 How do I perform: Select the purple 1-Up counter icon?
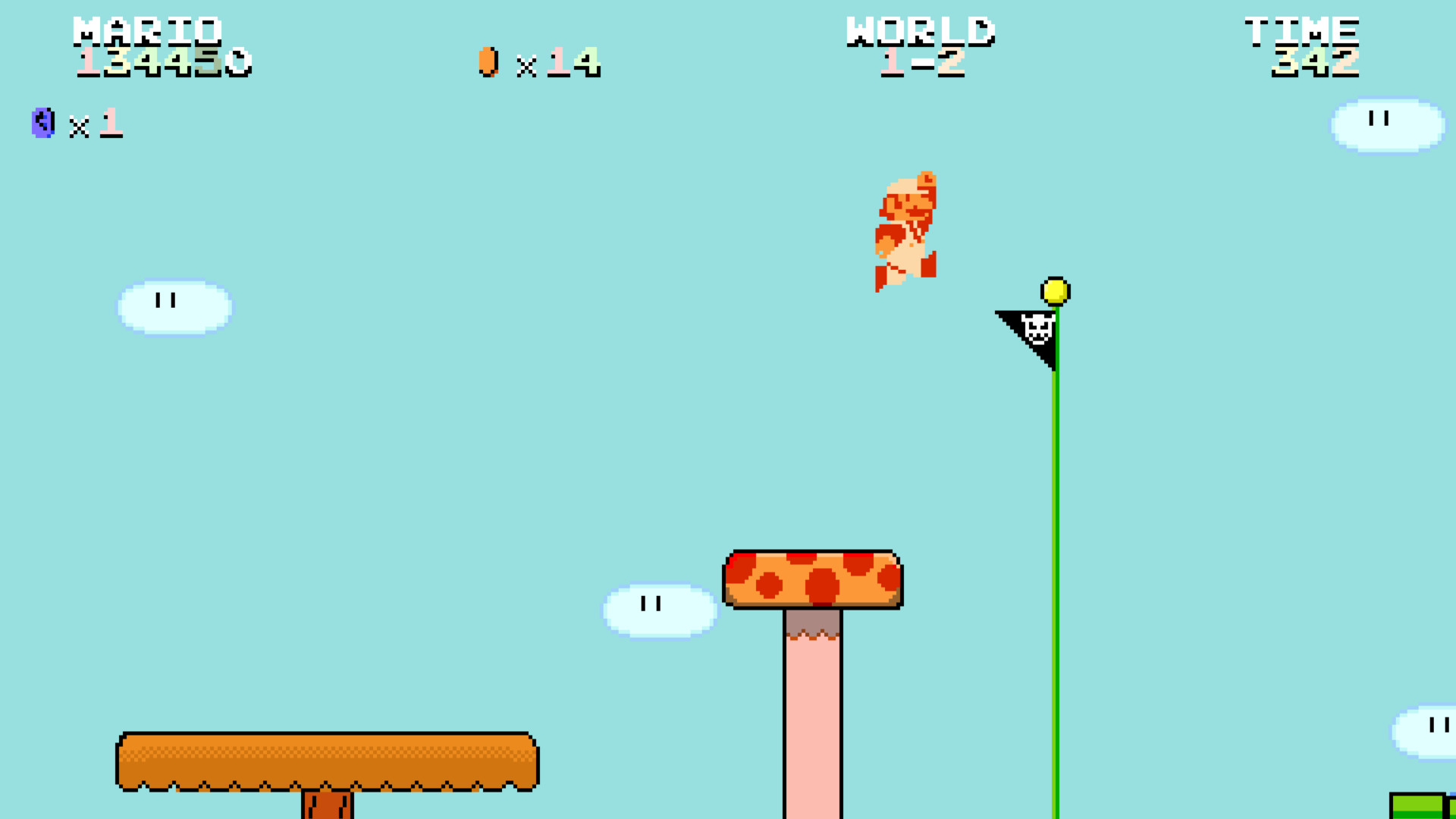pos(43,124)
